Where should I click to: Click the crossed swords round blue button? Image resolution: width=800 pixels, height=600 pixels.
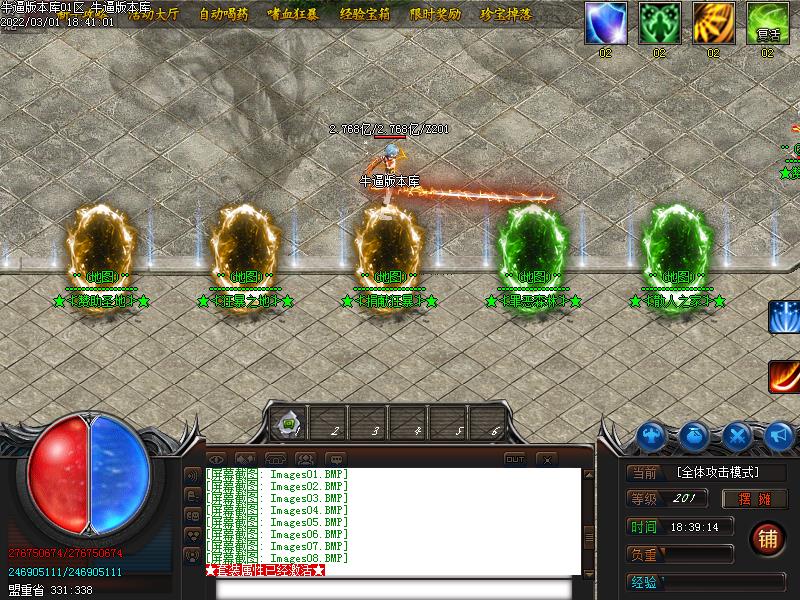pos(738,436)
